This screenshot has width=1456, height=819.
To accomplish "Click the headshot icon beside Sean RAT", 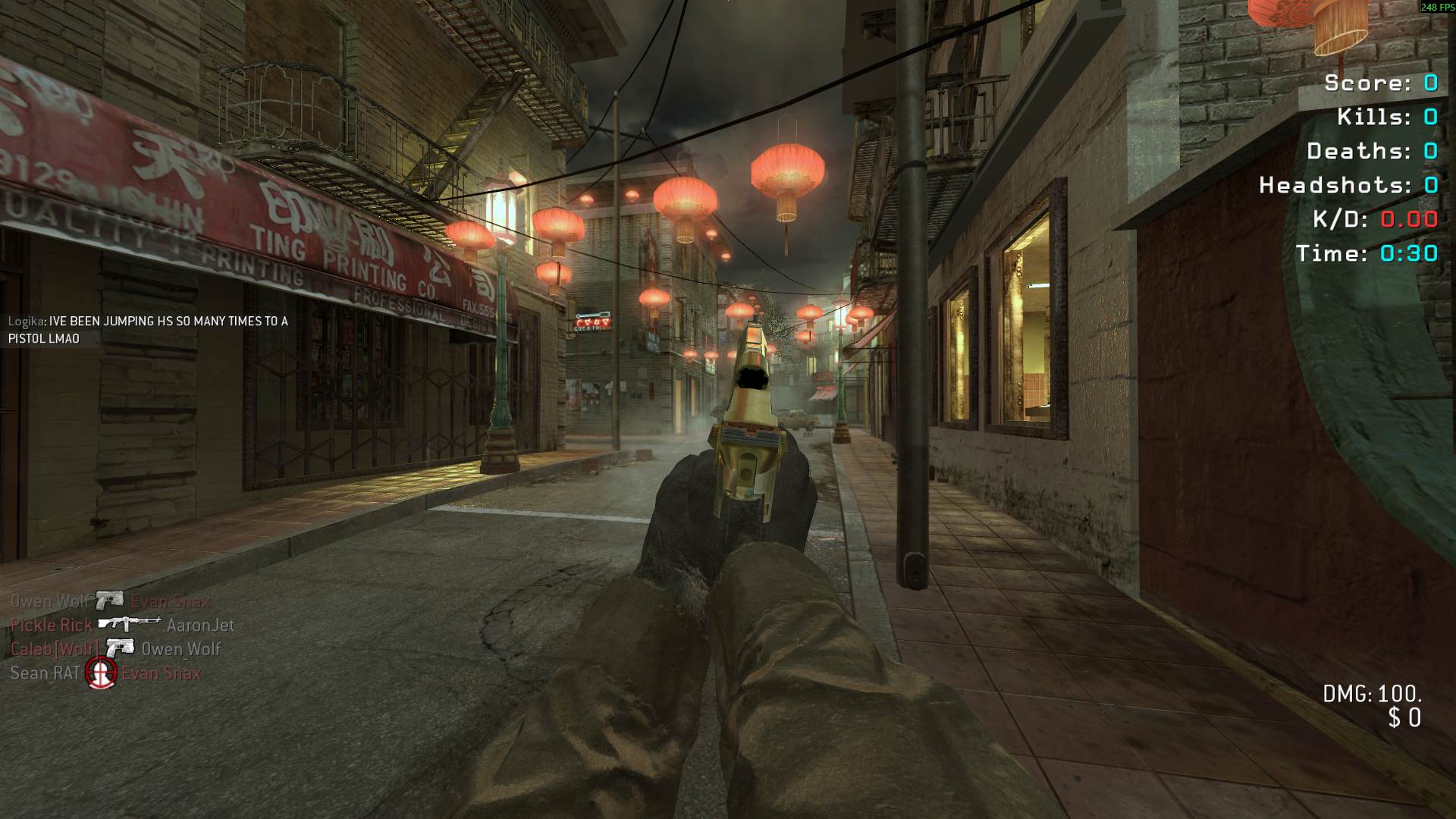I will [101, 673].
